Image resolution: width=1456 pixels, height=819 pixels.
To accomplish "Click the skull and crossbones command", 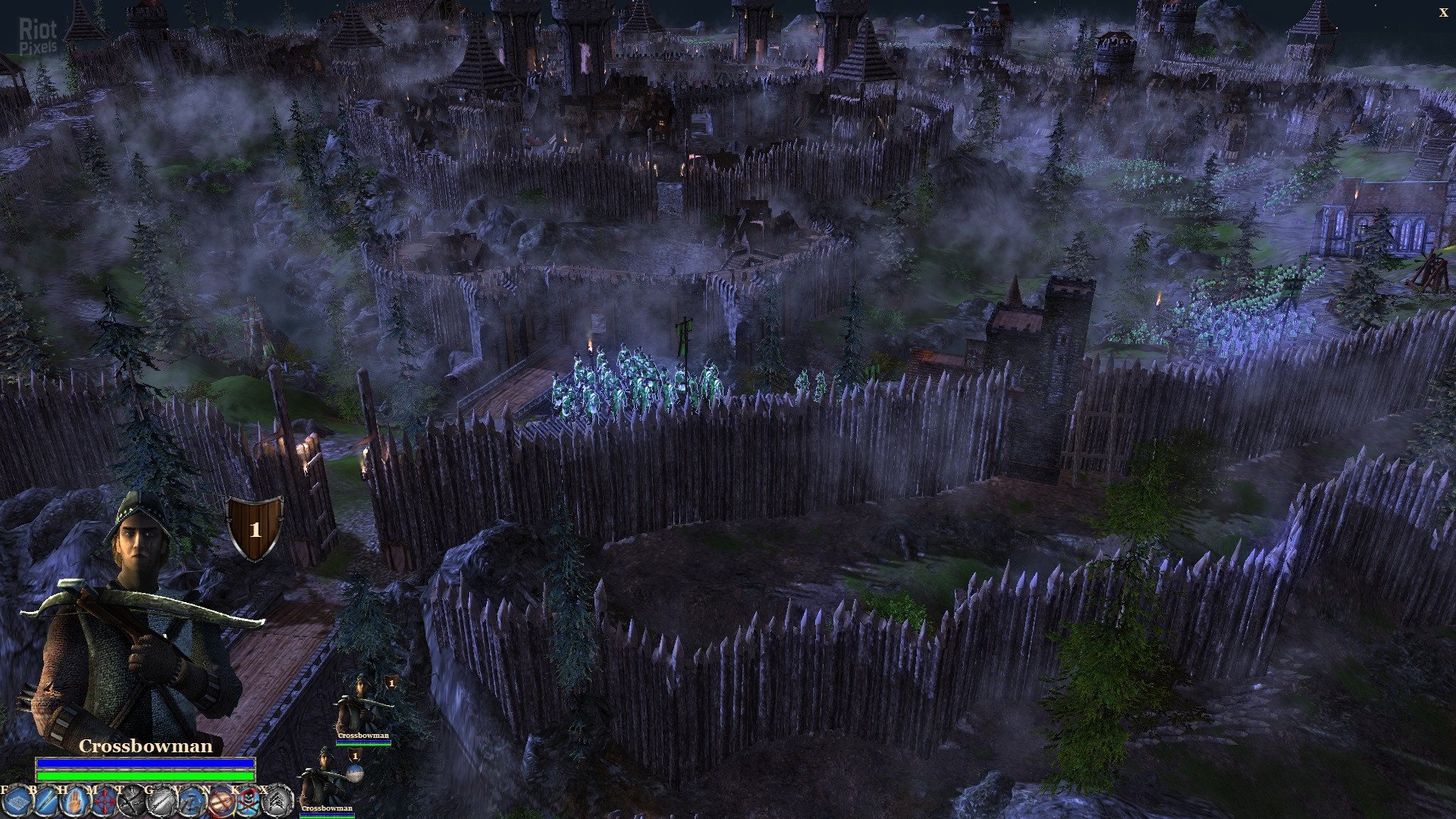I will tap(249, 800).
